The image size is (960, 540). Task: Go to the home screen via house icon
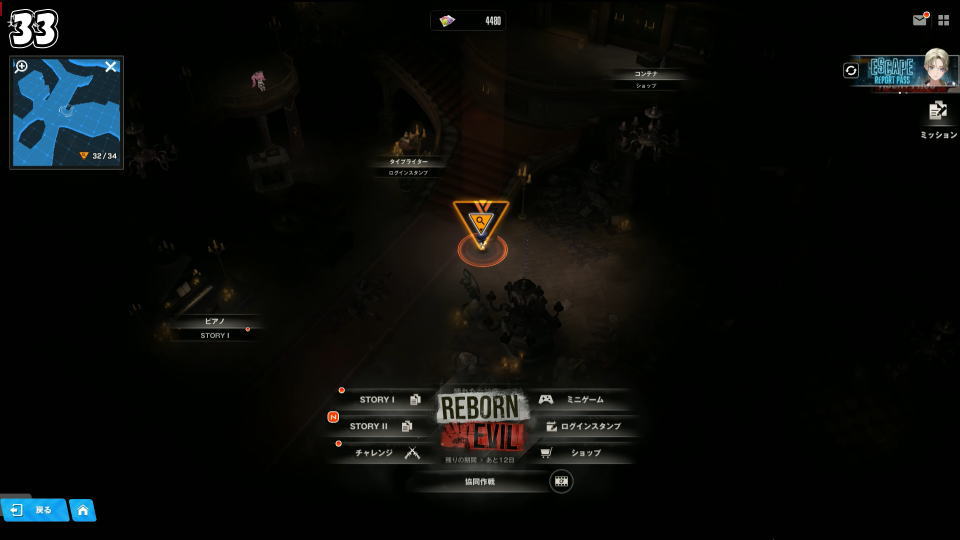(83, 510)
